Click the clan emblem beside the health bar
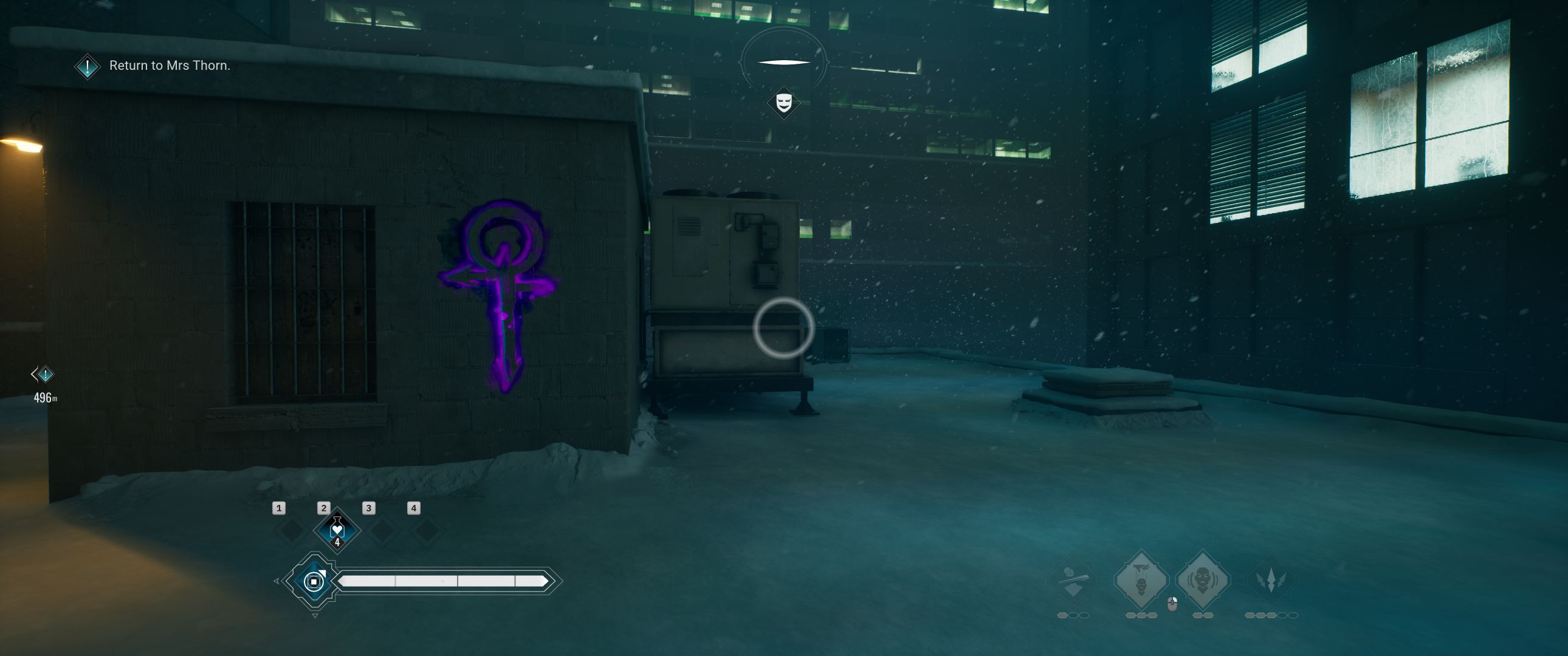Screen dimensions: 1568x656 [314, 581]
